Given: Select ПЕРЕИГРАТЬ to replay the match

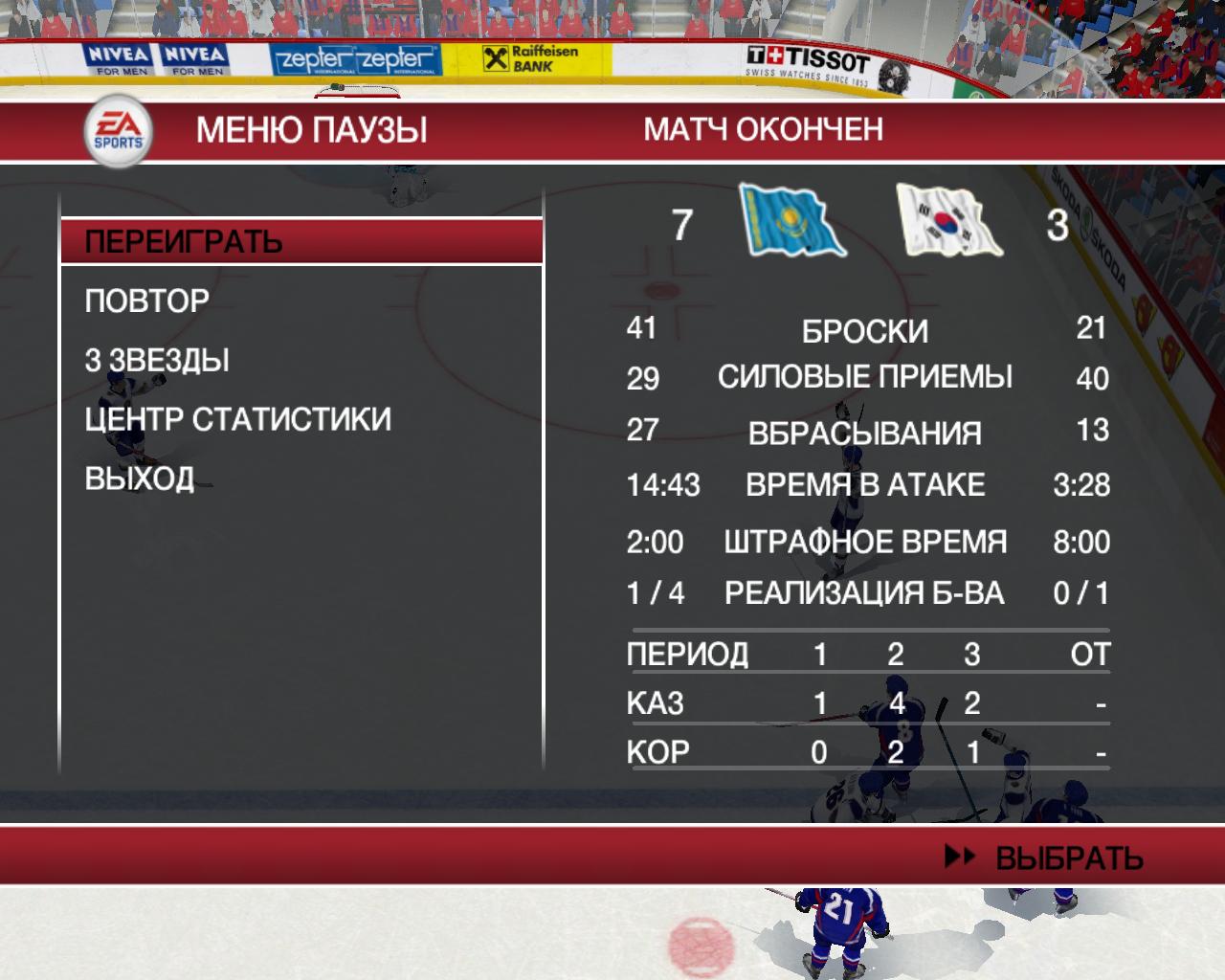Looking at the screenshot, I should [x=184, y=241].
